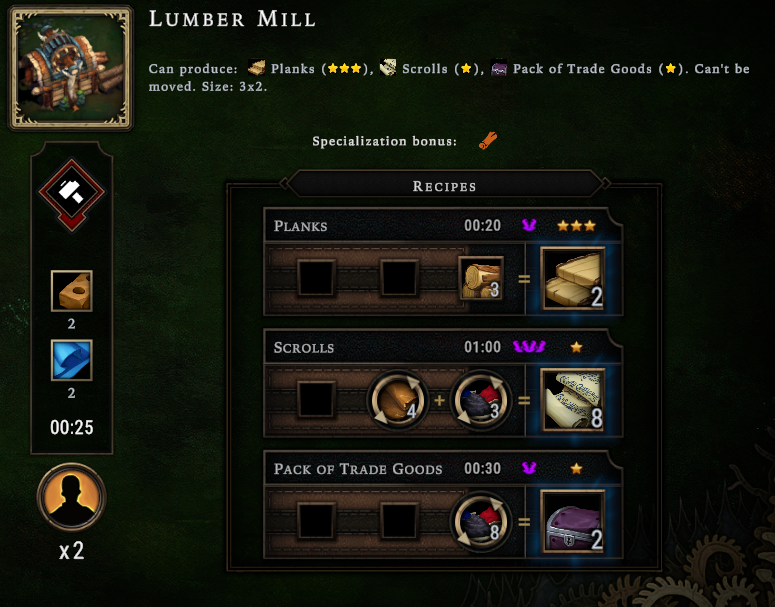Click the specialization bonus wood icon

[489, 141]
